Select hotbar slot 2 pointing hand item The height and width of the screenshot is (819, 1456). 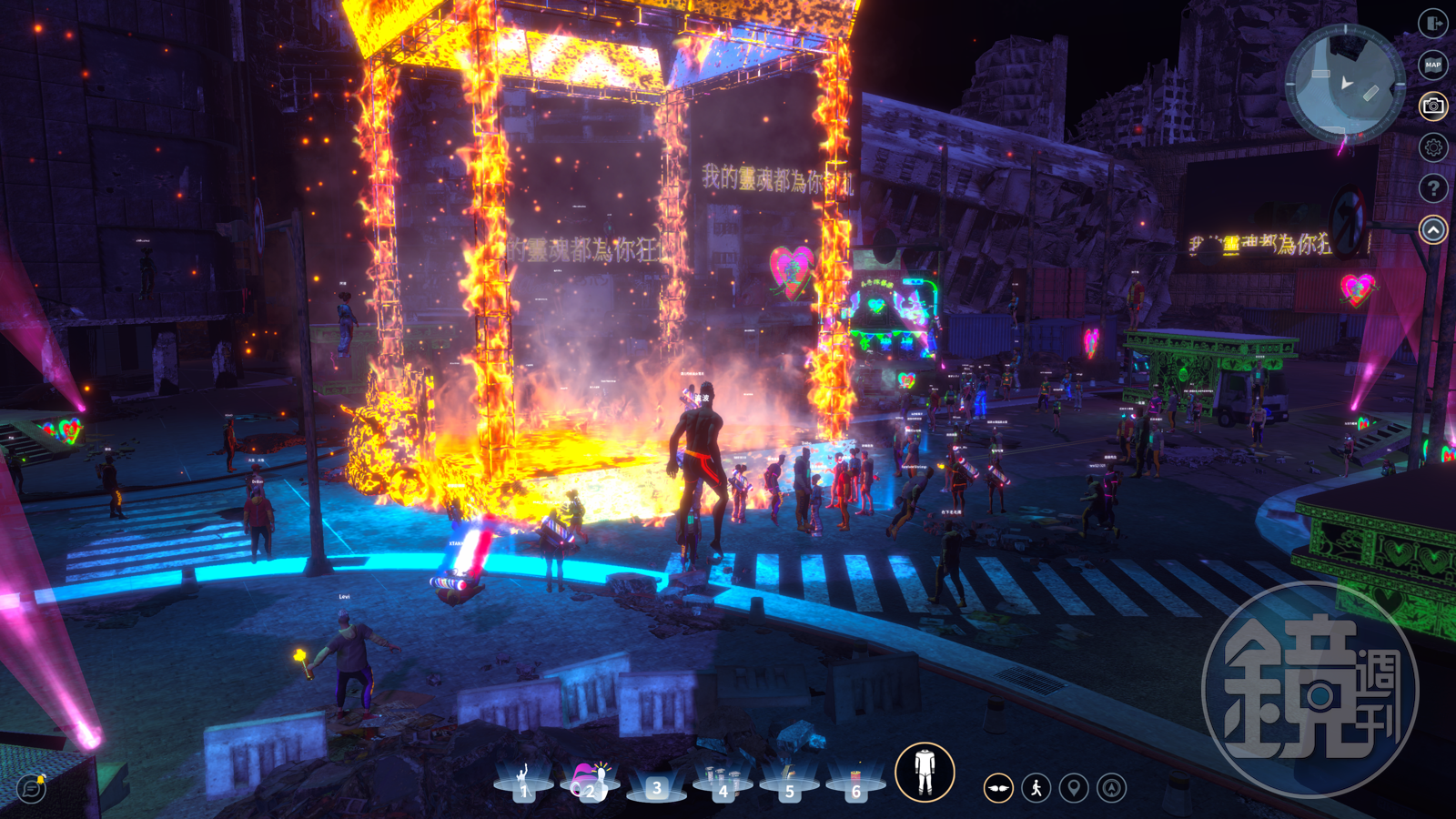[x=590, y=783]
